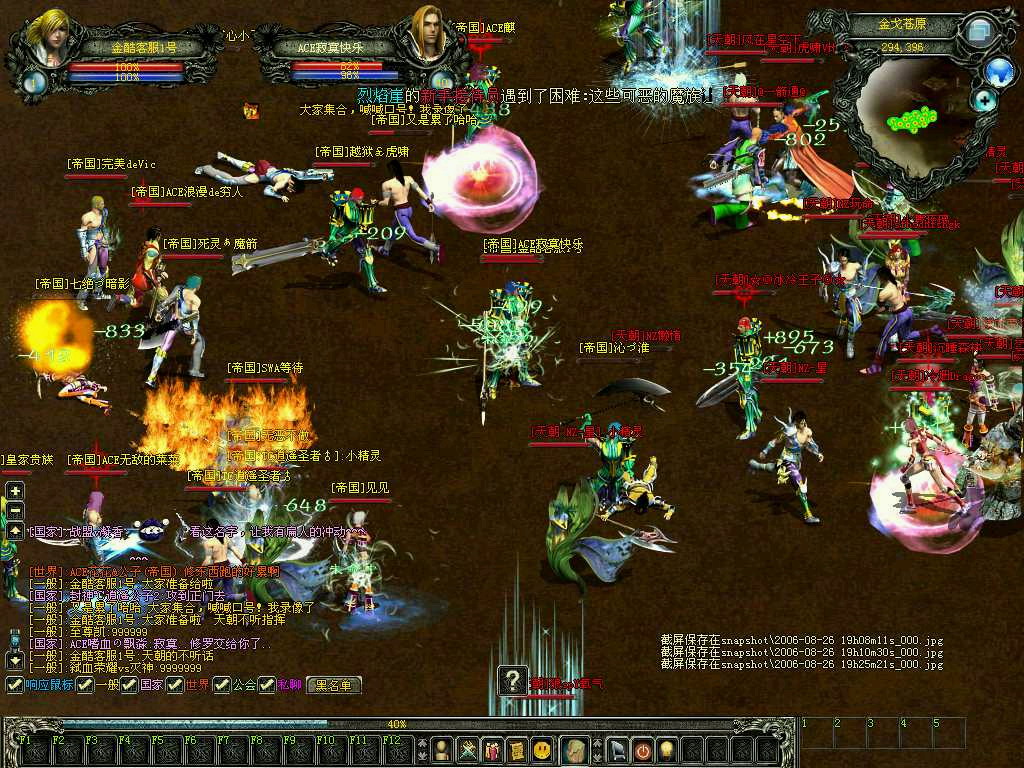Toggle the 响应鼠标 chat checkbox
The width and height of the screenshot is (1024, 768).
(x=14, y=685)
